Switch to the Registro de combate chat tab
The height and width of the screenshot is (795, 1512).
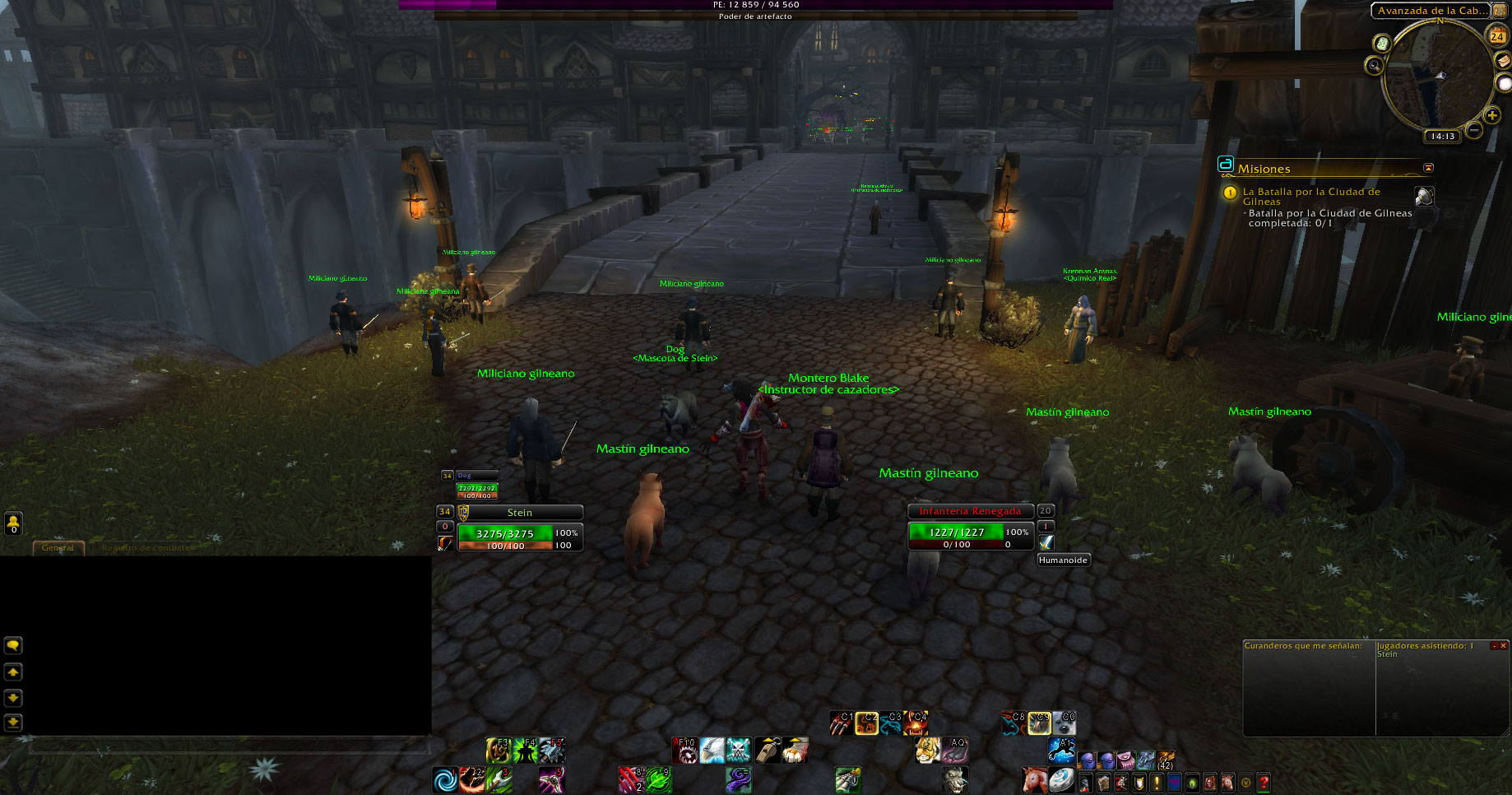(146, 548)
